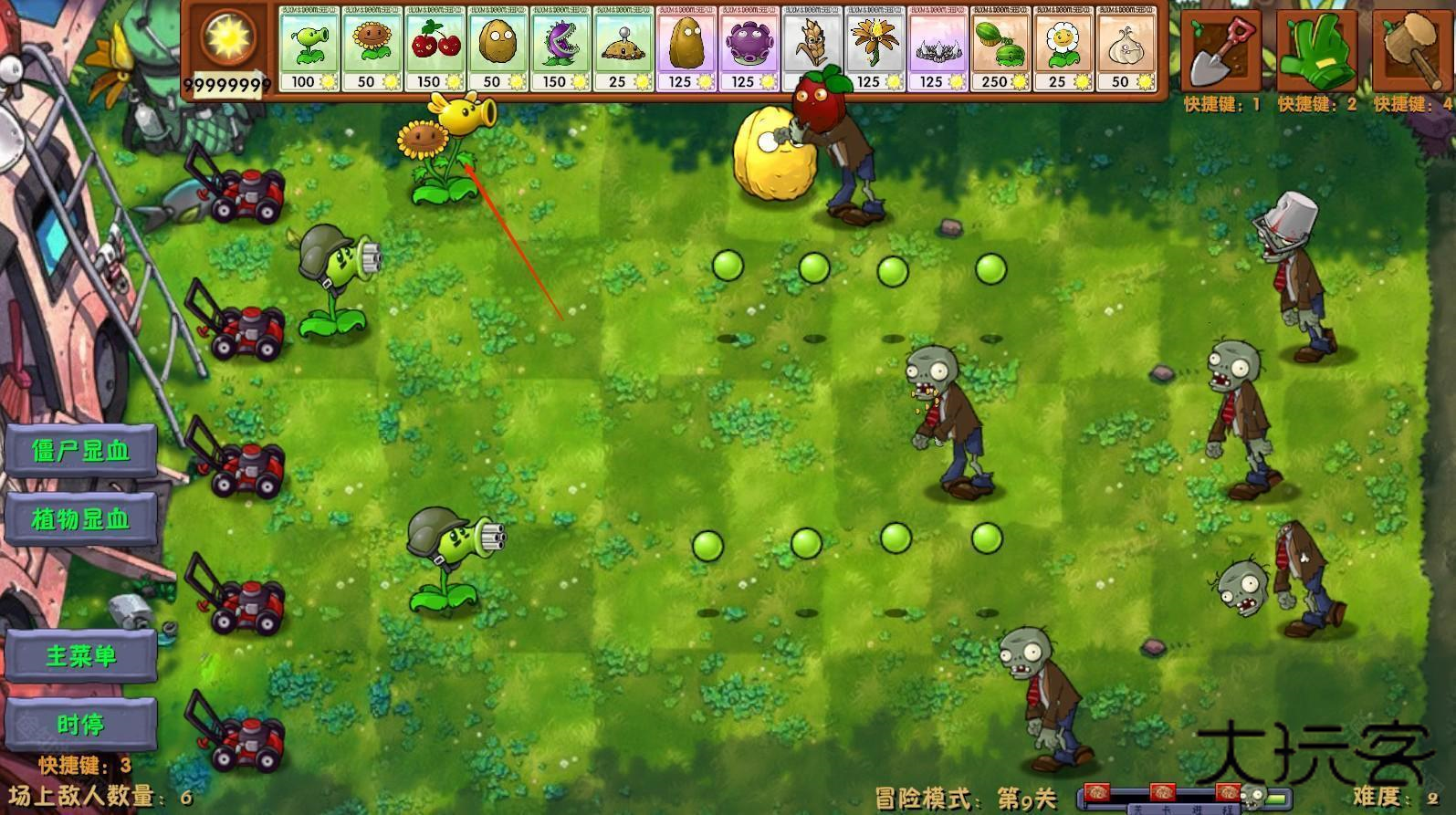Open the 主菜单 main menu
The image size is (1456, 815).
(x=82, y=655)
